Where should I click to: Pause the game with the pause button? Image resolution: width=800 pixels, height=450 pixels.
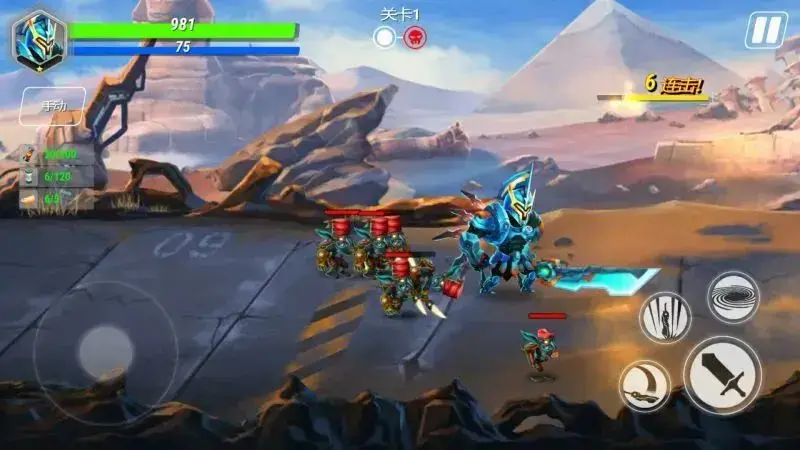tap(766, 30)
